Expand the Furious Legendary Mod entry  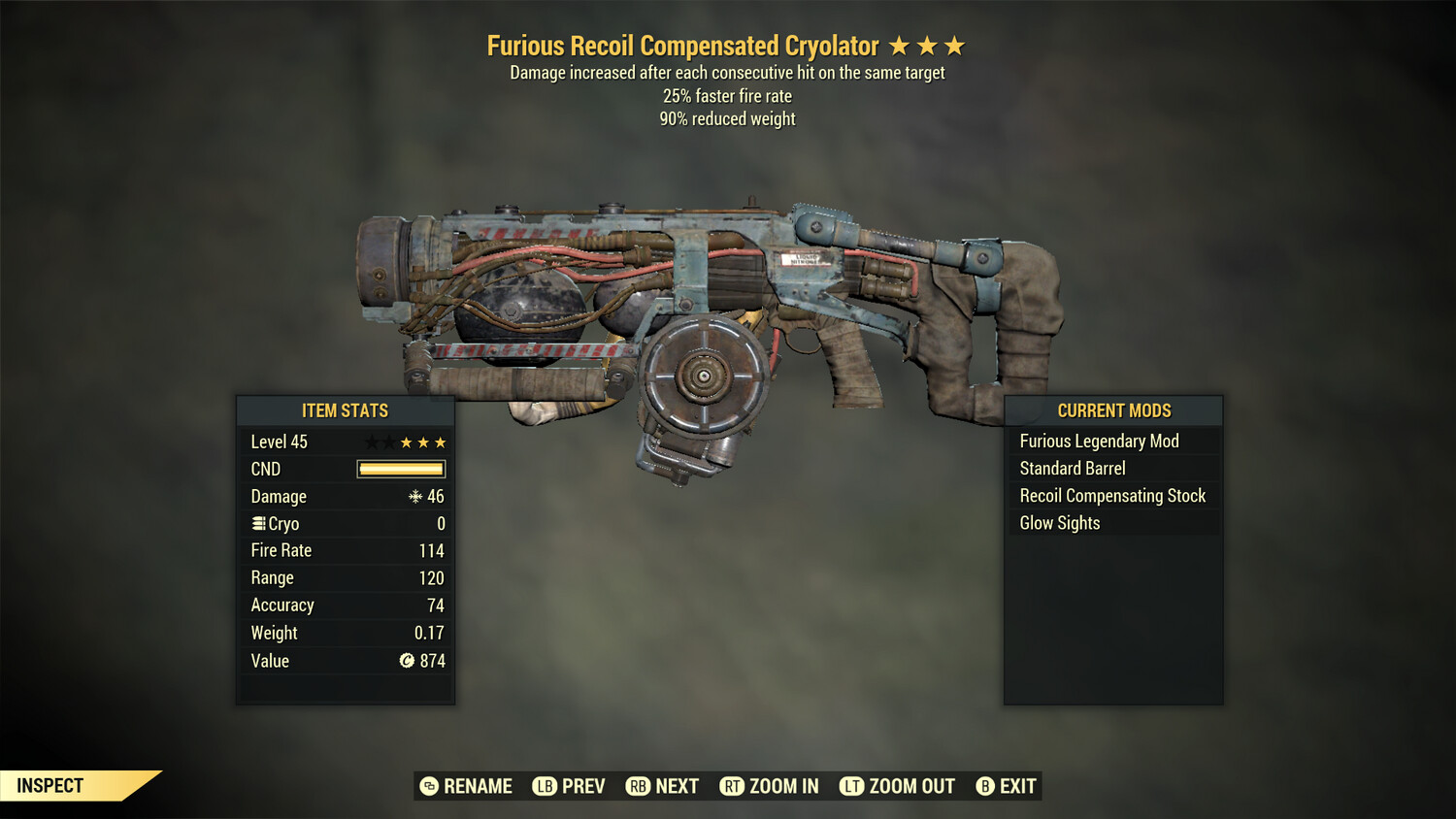pos(1099,441)
